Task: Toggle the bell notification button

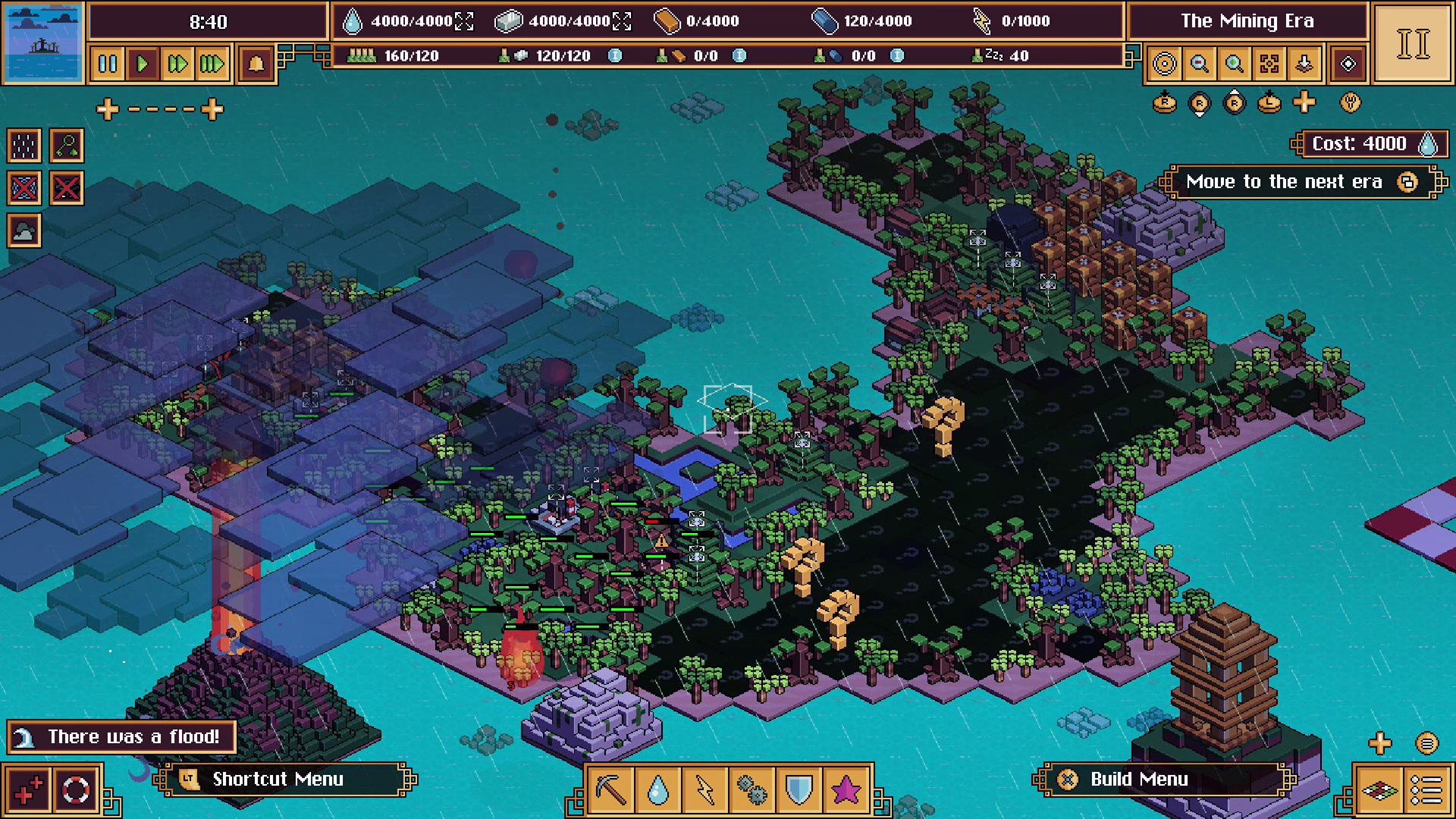Action: click(256, 64)
